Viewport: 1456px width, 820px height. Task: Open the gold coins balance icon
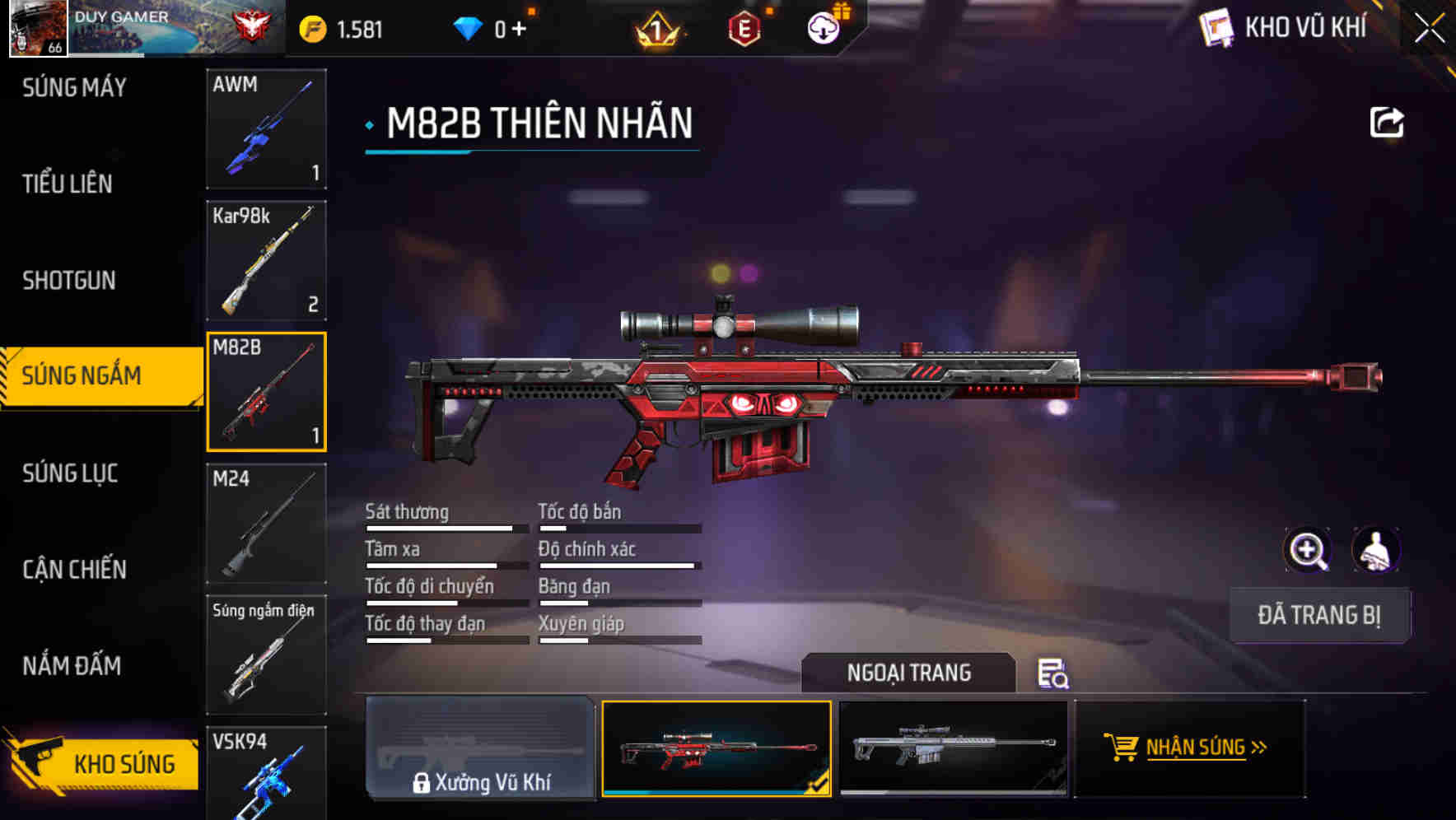(311, 27)
